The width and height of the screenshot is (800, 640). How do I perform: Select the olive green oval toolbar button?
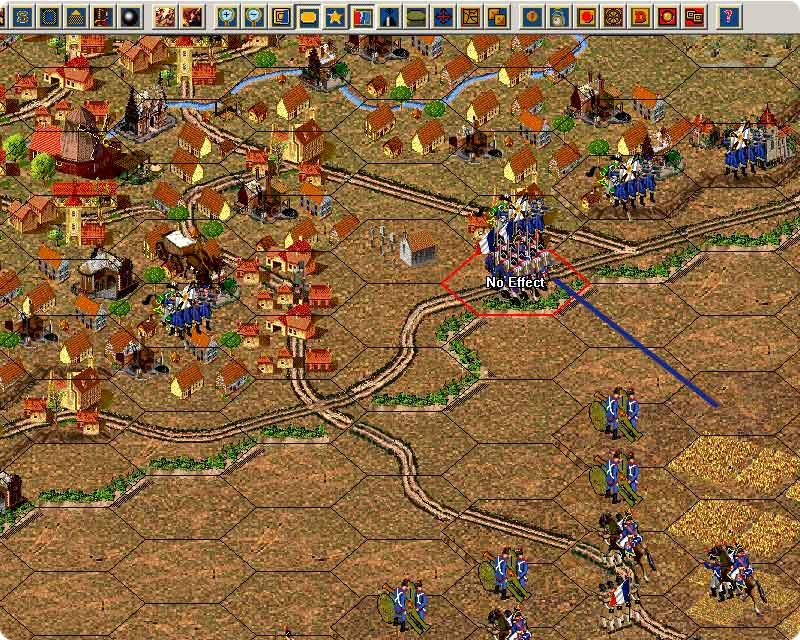click(x=417, y=16)
